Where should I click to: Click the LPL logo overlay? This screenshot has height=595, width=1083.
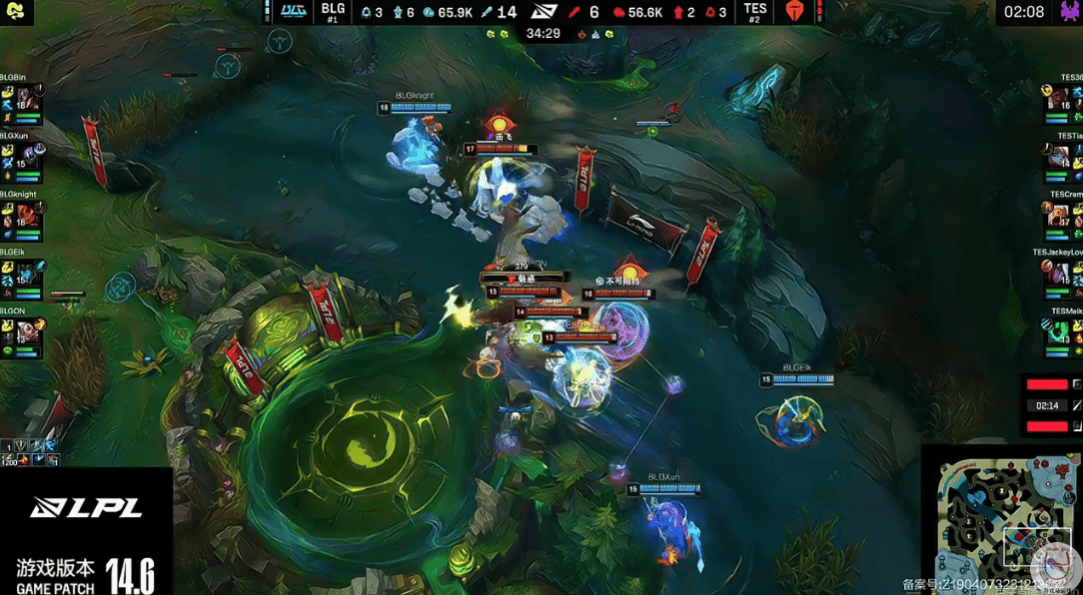(x=85, y=508)
